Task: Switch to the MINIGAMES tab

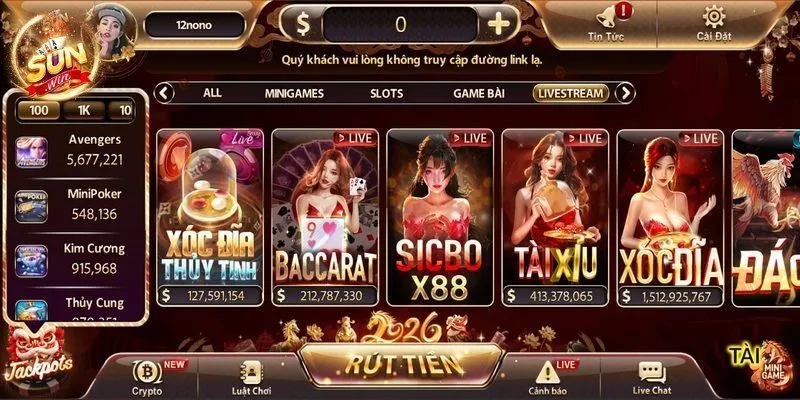Action: (x=297, y=93)
